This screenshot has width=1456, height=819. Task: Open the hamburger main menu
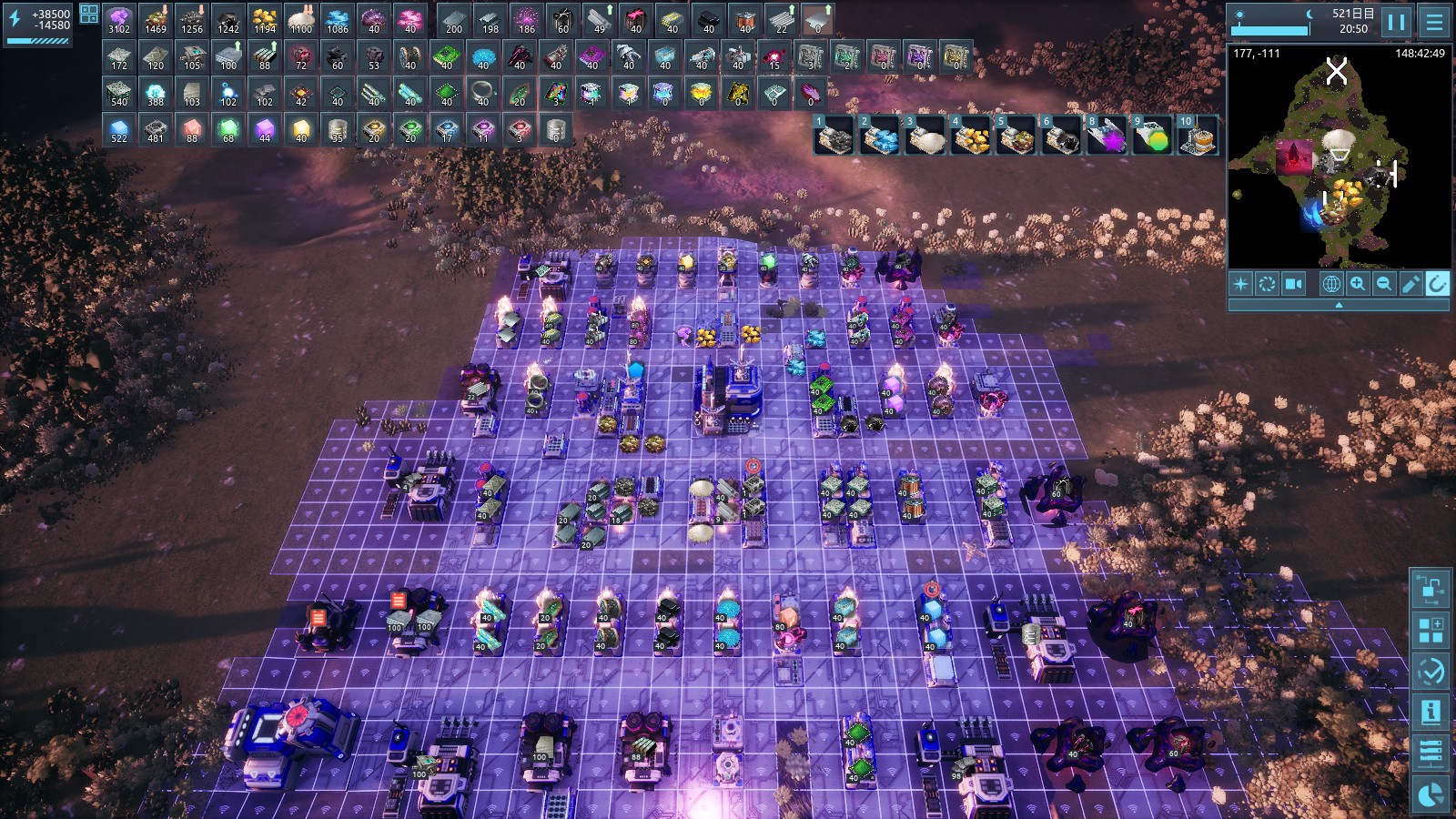click(x=1434, y=22)
